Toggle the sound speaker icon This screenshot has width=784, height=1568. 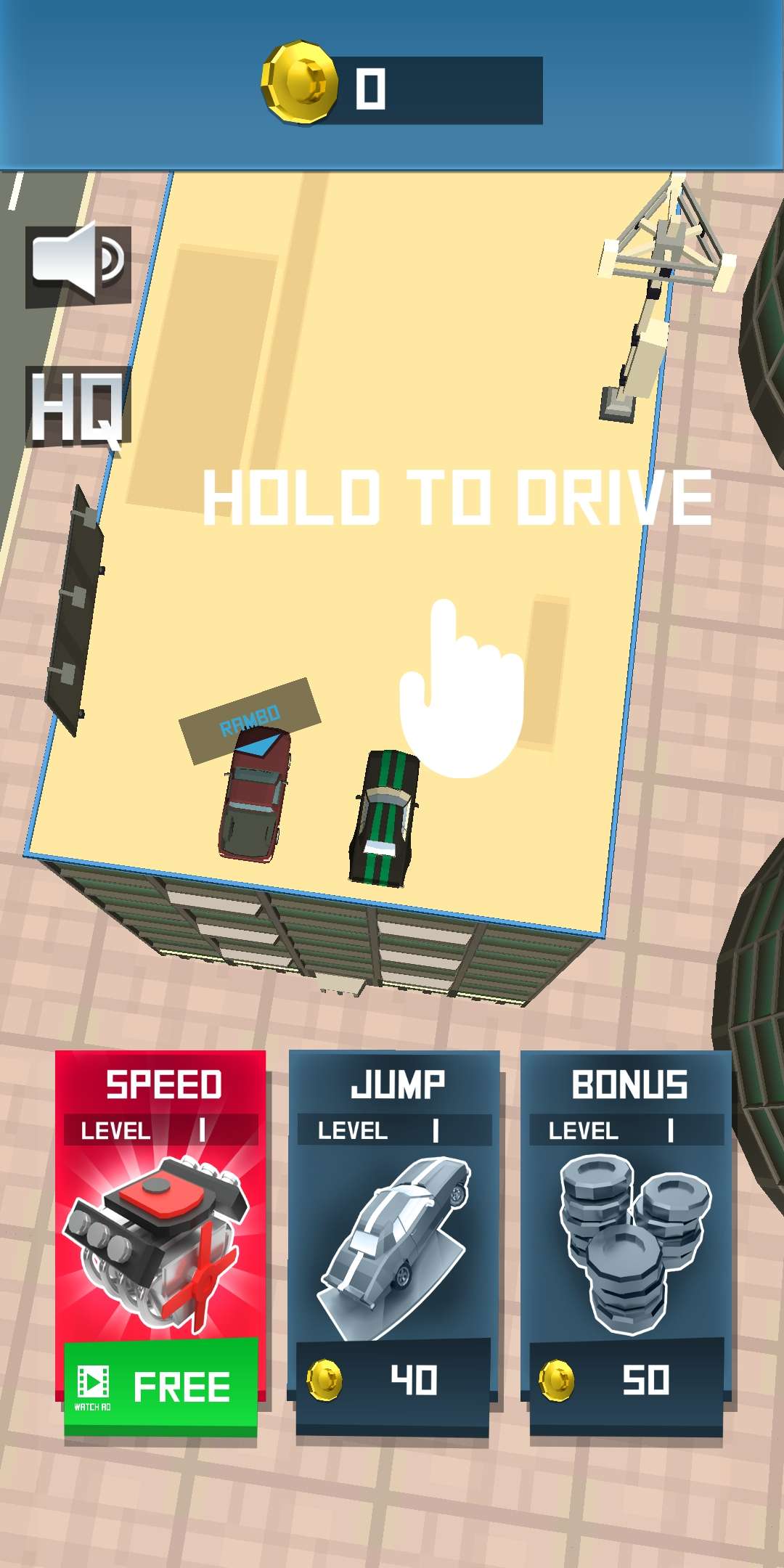(78, 264)
